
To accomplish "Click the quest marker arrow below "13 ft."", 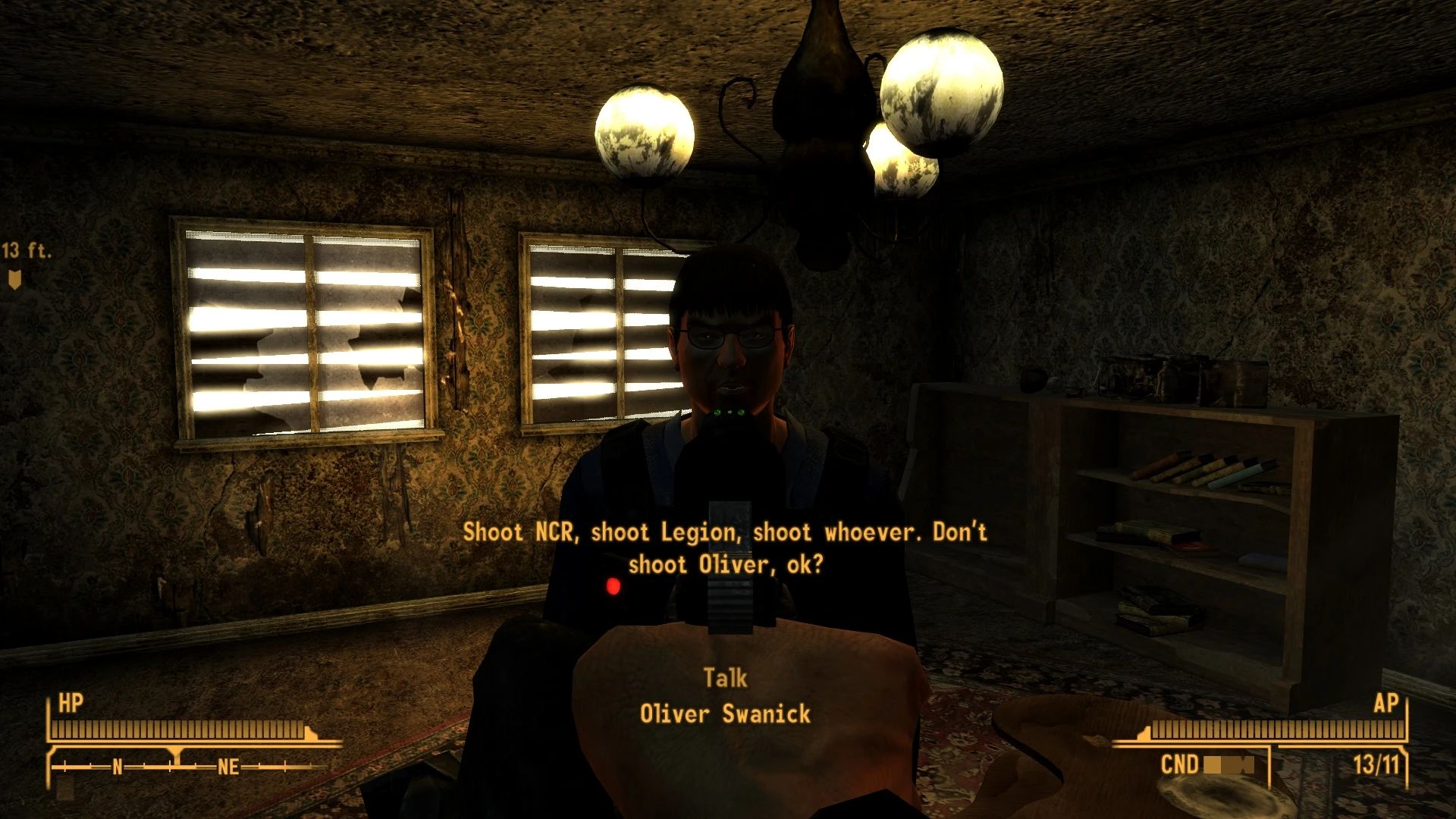I will [13, 281].
